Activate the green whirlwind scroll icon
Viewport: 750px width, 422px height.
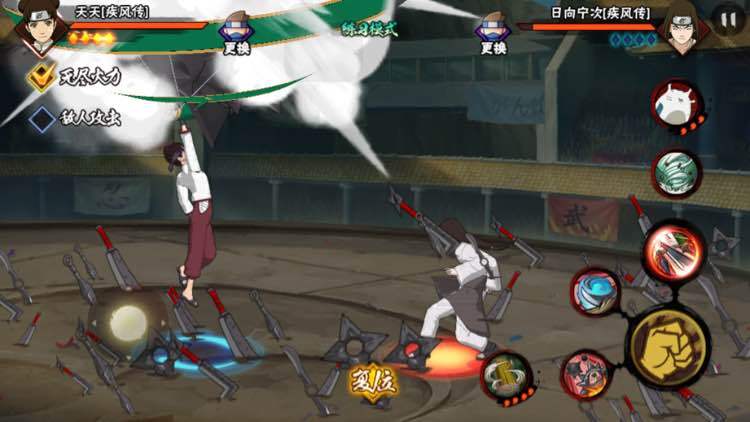click(x=678, y=173)
